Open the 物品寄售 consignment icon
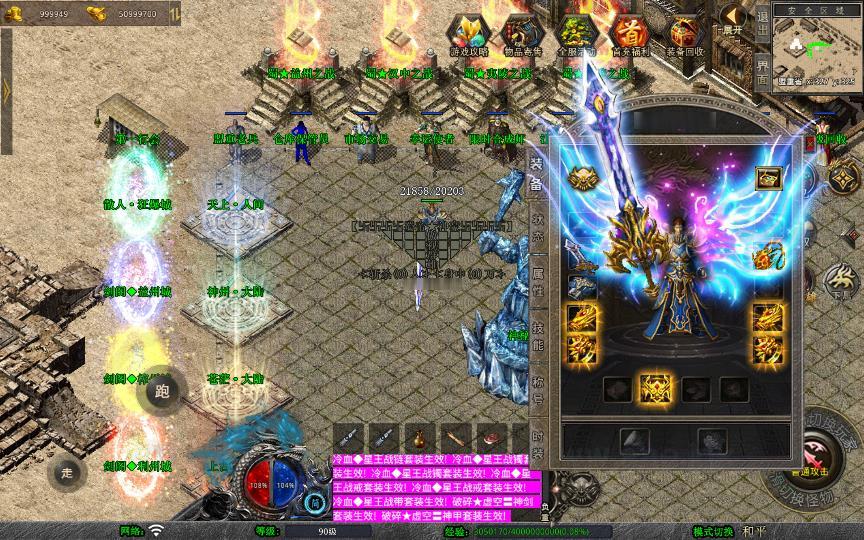 coord(521,35)
